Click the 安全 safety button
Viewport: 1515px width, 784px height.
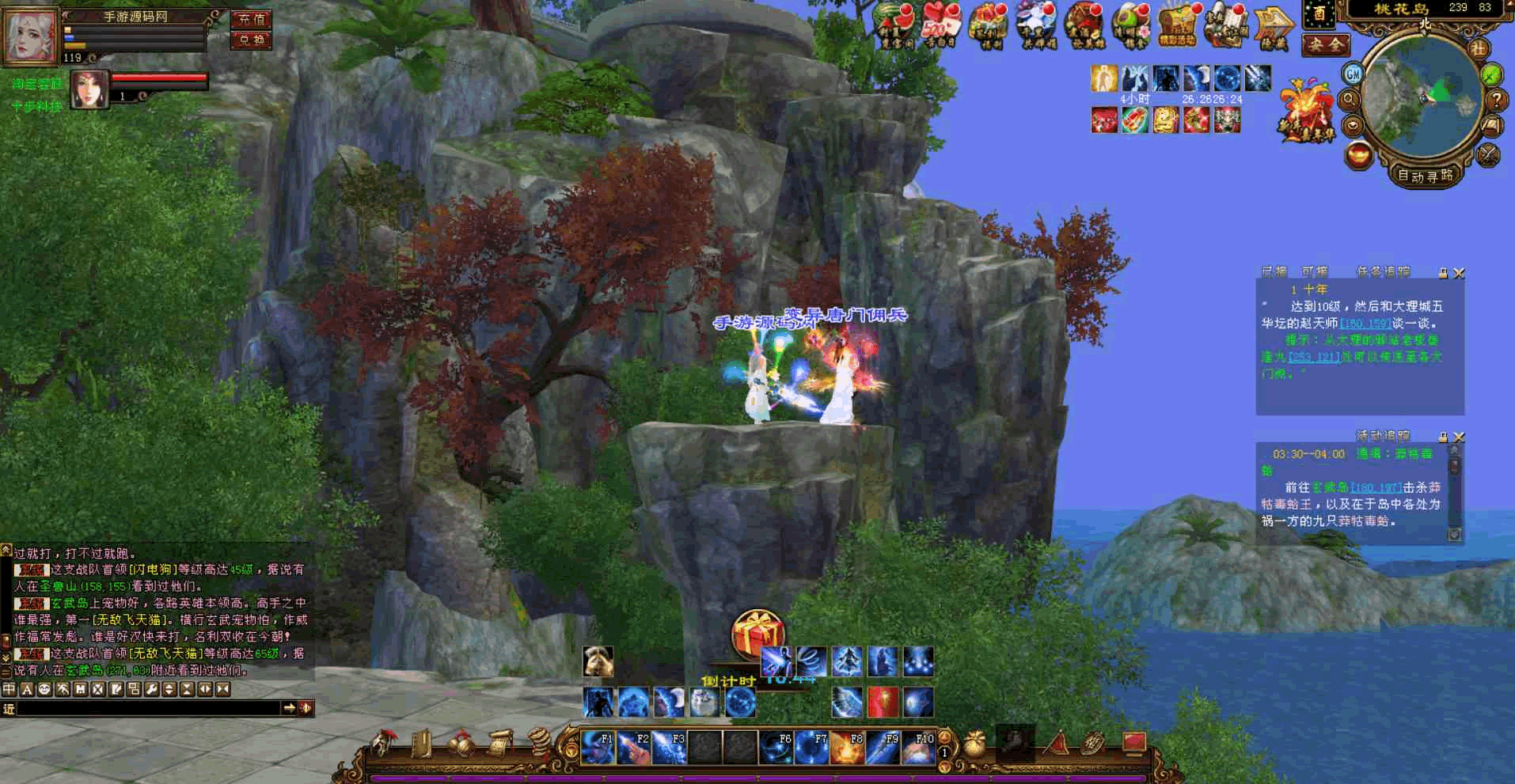(1325, 45)
